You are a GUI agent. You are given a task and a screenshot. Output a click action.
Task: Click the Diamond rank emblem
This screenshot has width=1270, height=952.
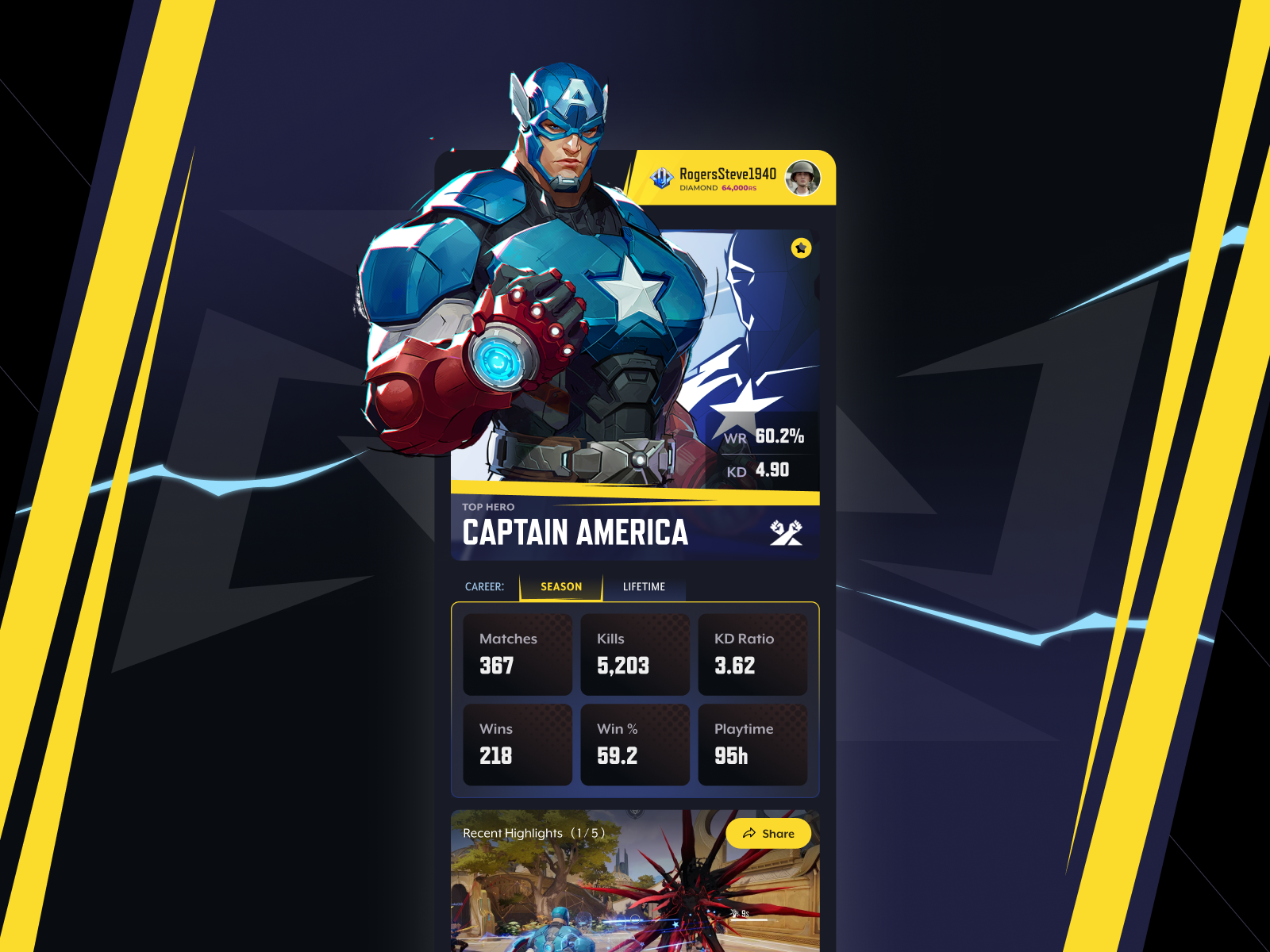click(x=661, y=178)
